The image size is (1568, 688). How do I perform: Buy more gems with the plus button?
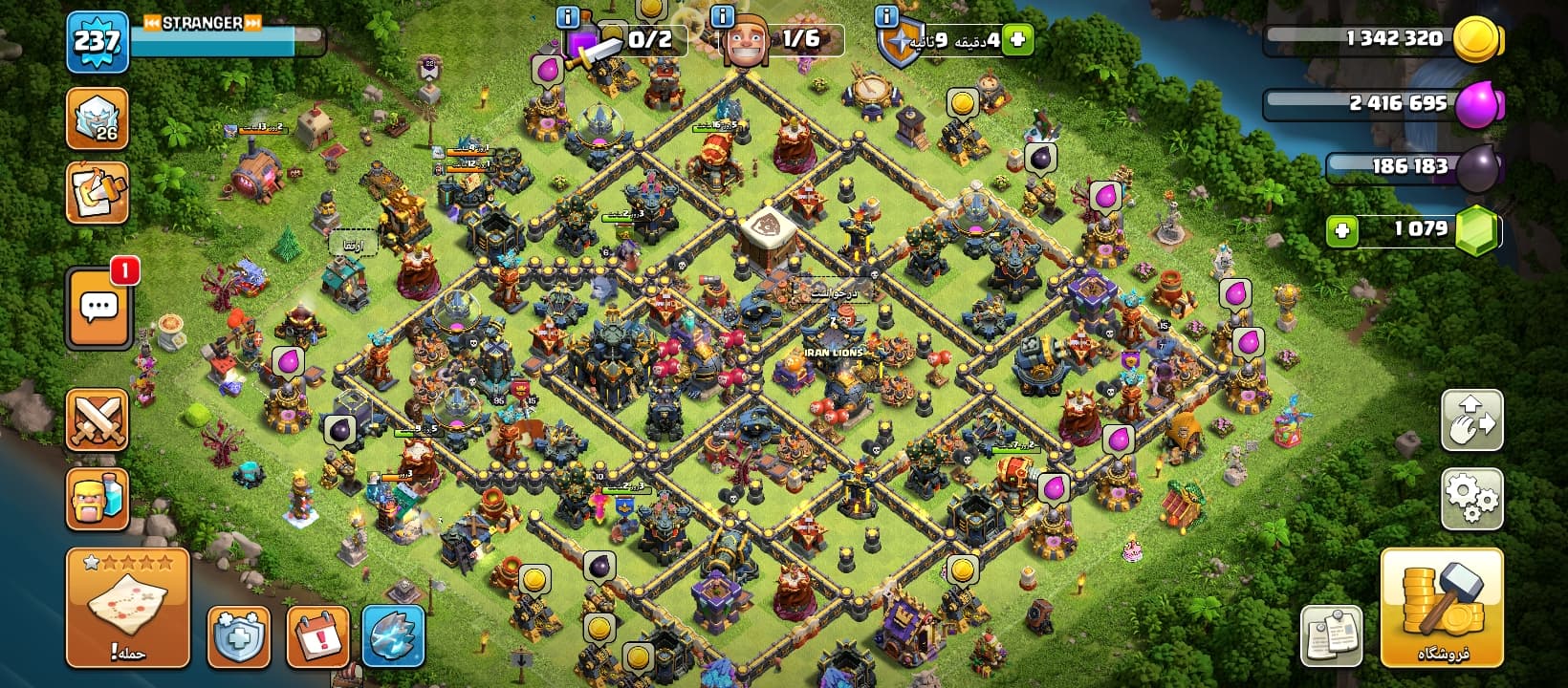(x=1342, y=230)
